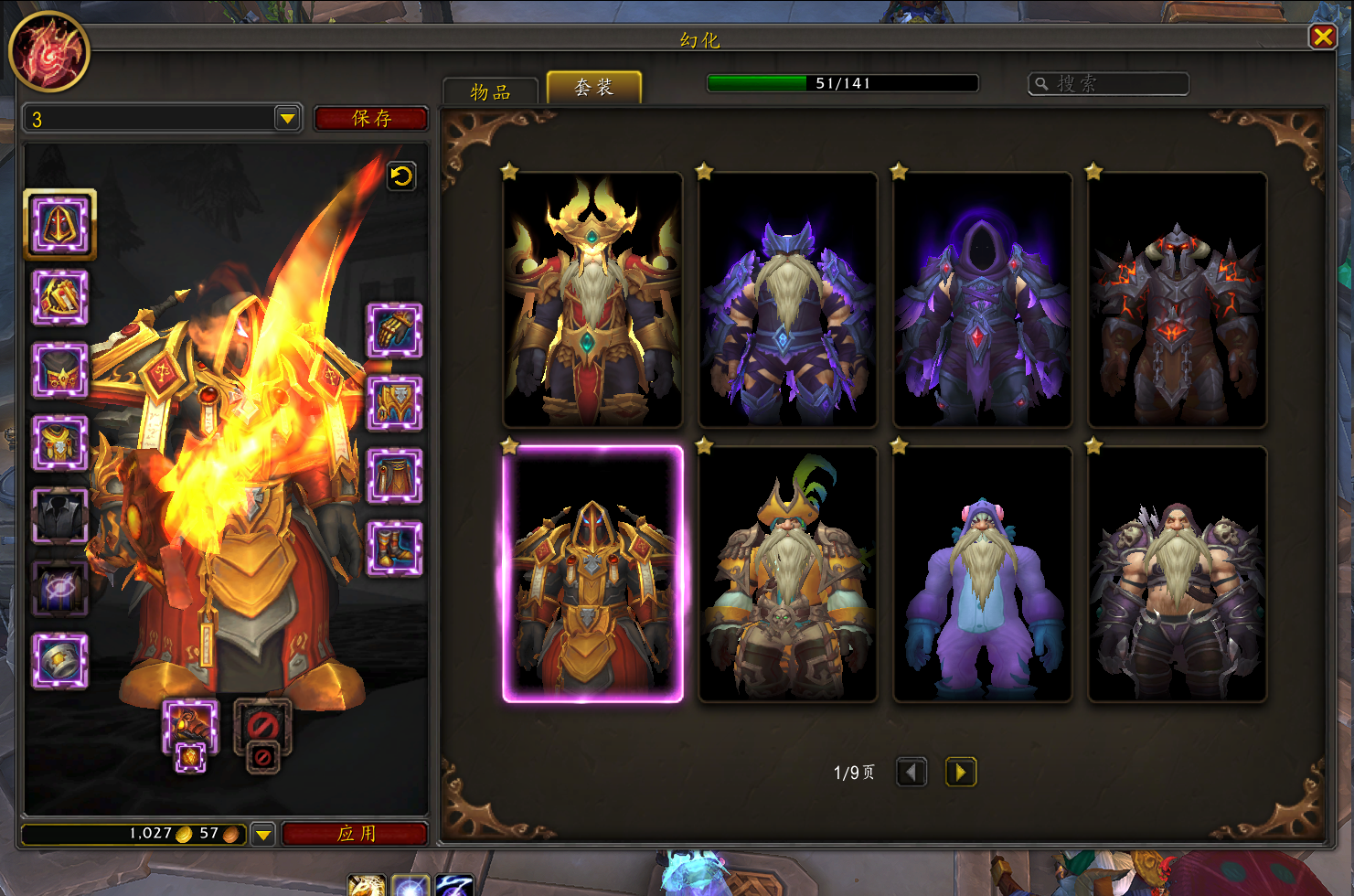The width and height of the screenshot is (1354, 896).
Task: Go to the previous sets page
Action: pos(911,773)
